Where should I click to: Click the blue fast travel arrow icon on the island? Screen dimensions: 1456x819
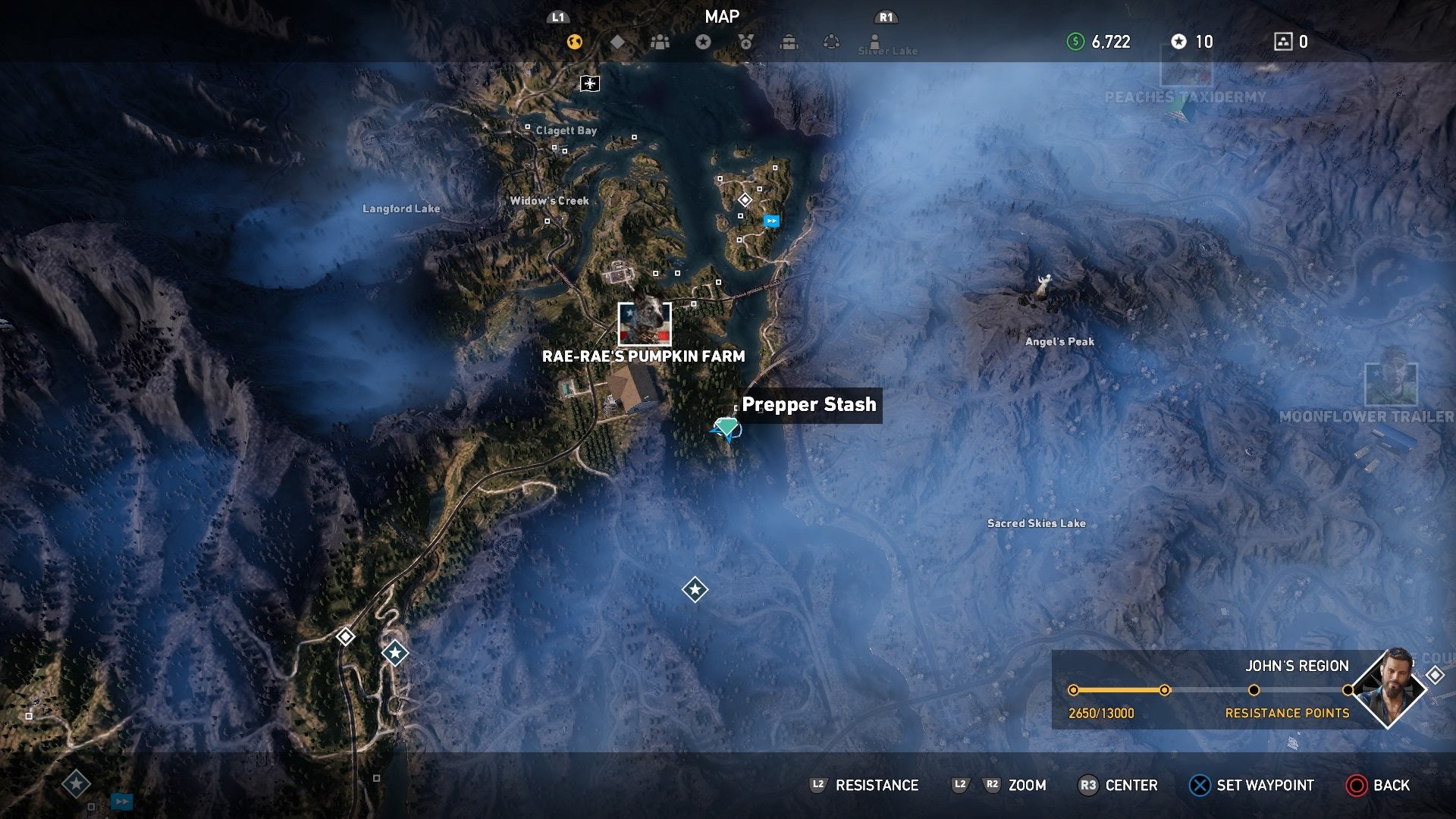(x=771, y=220)
